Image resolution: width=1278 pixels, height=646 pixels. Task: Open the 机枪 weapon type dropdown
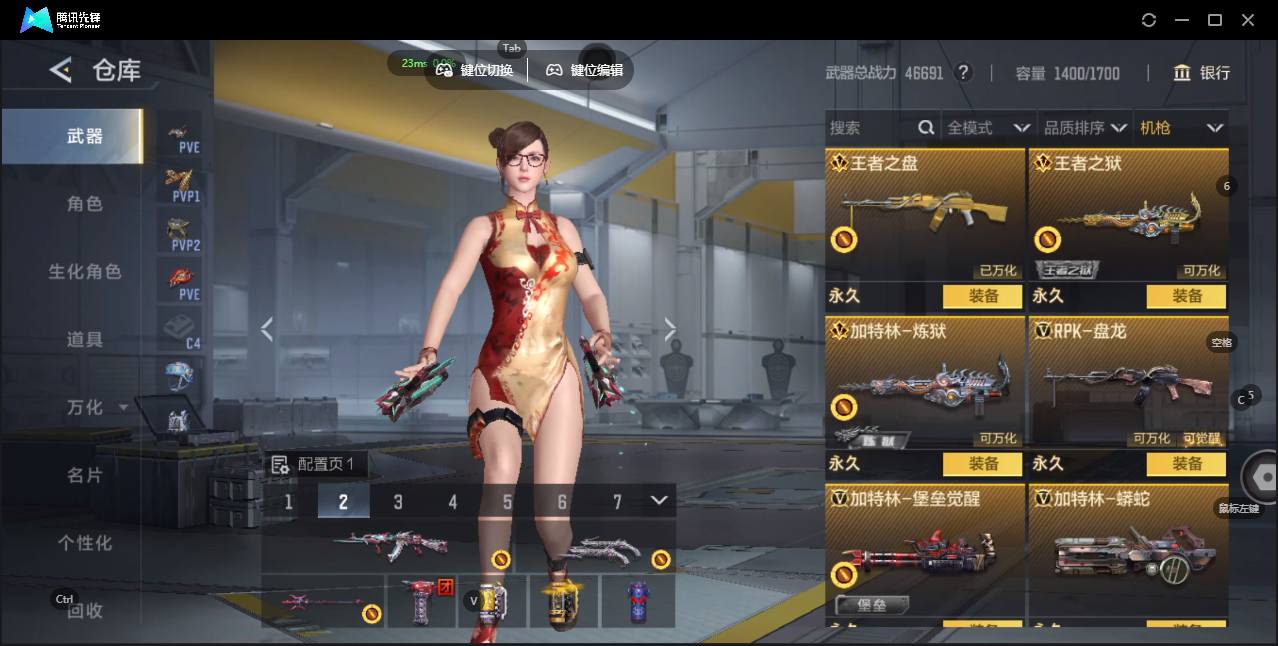pos(1181,128)
